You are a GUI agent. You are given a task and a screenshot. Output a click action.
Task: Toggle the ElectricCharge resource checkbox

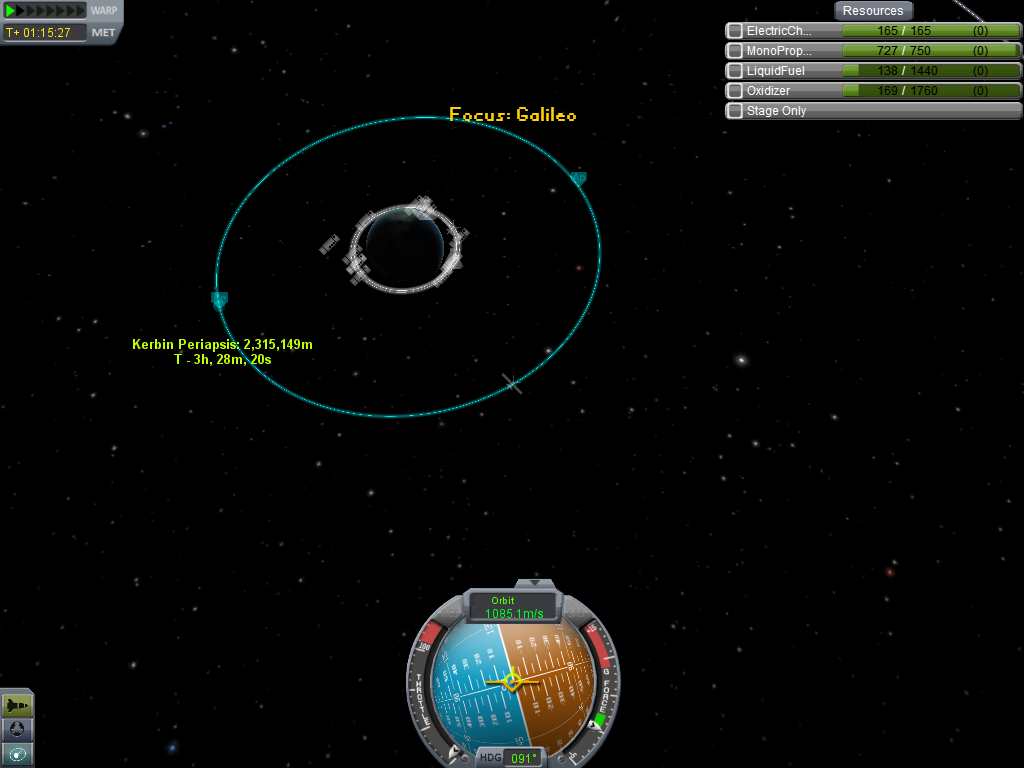735,31
